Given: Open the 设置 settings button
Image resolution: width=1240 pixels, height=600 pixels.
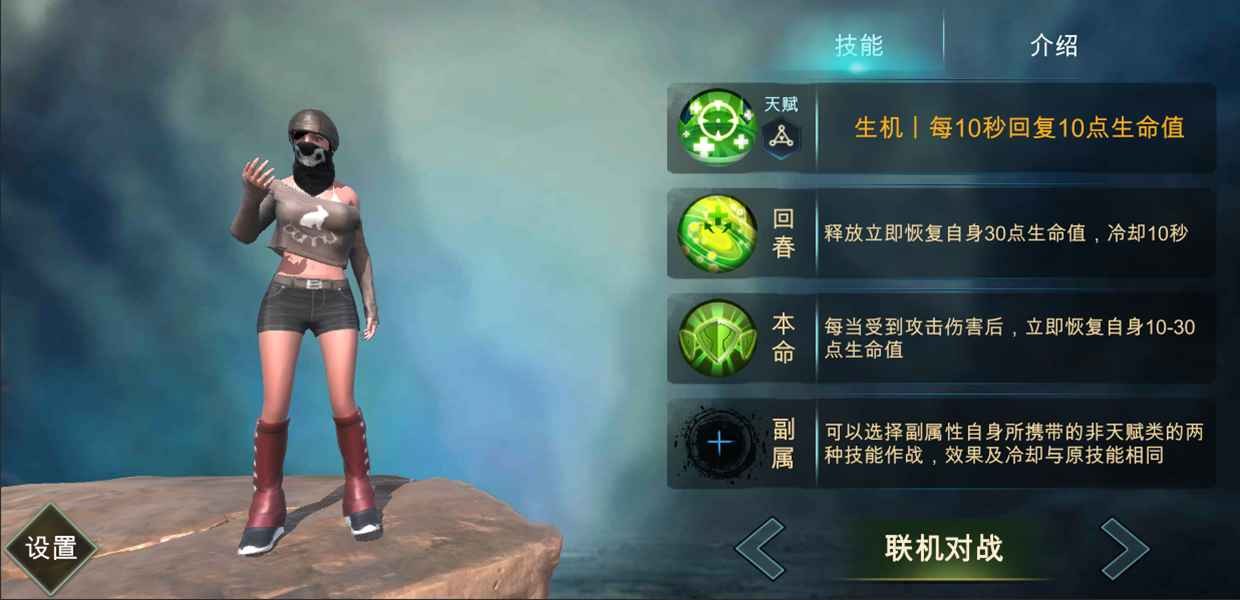Looking at the screenshot, I should [x=51, y=548].
